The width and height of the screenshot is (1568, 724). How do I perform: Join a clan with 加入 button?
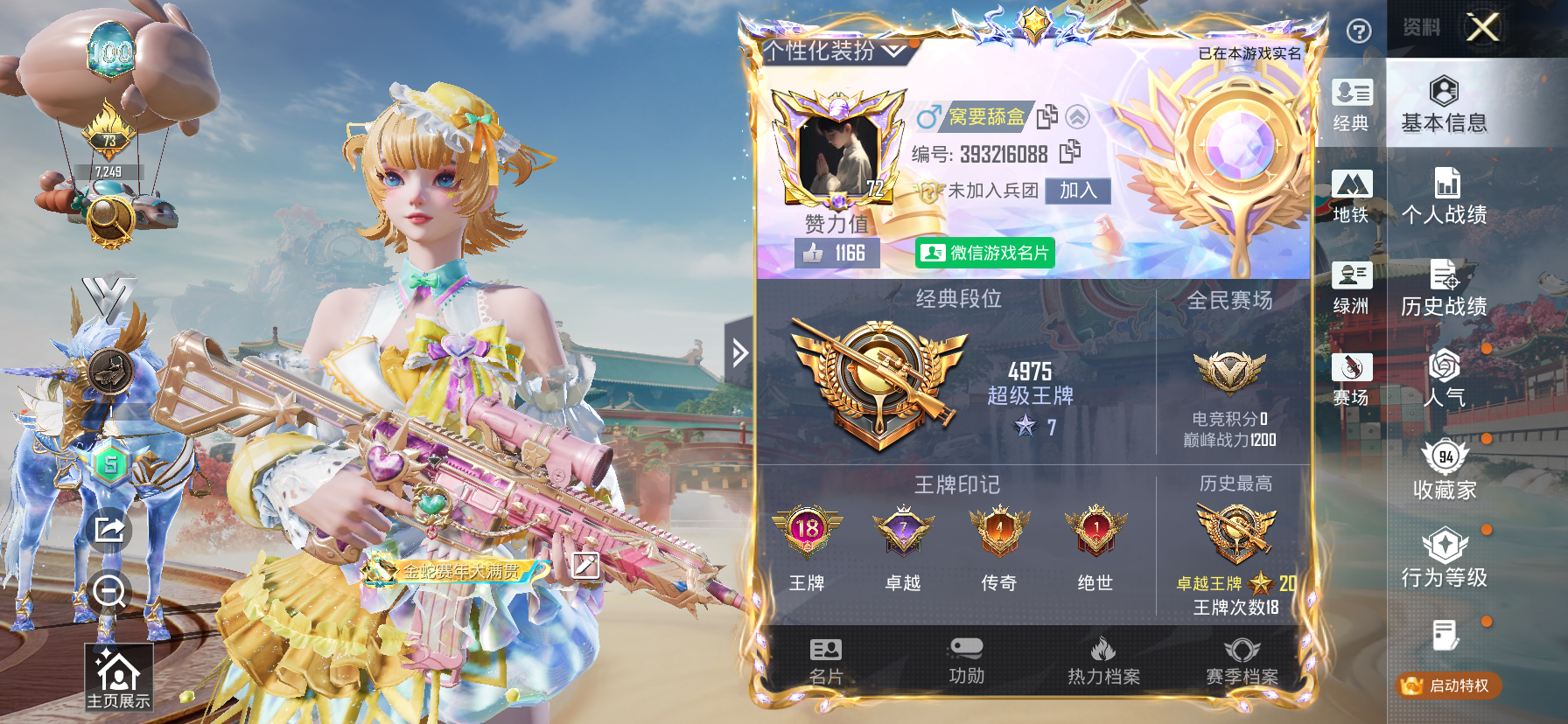pos(1077,191)
